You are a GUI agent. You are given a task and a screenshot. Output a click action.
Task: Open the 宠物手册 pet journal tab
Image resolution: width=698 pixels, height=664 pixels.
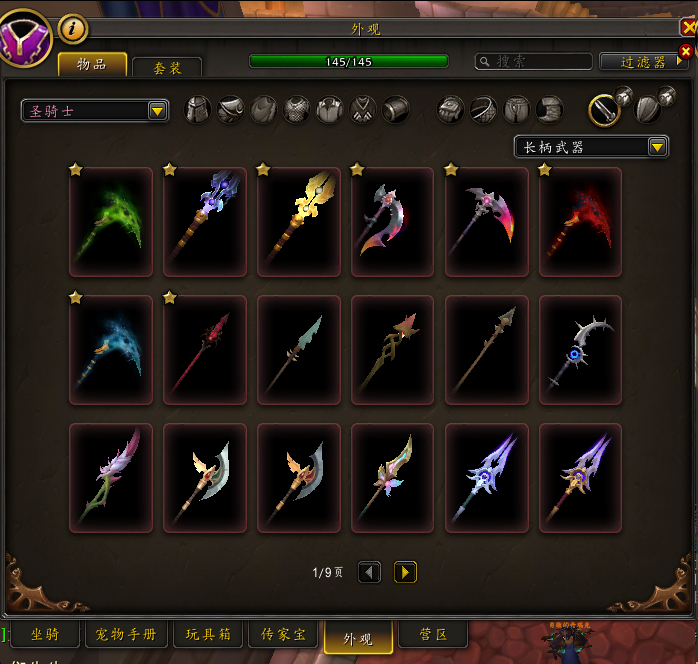point(126,634)
